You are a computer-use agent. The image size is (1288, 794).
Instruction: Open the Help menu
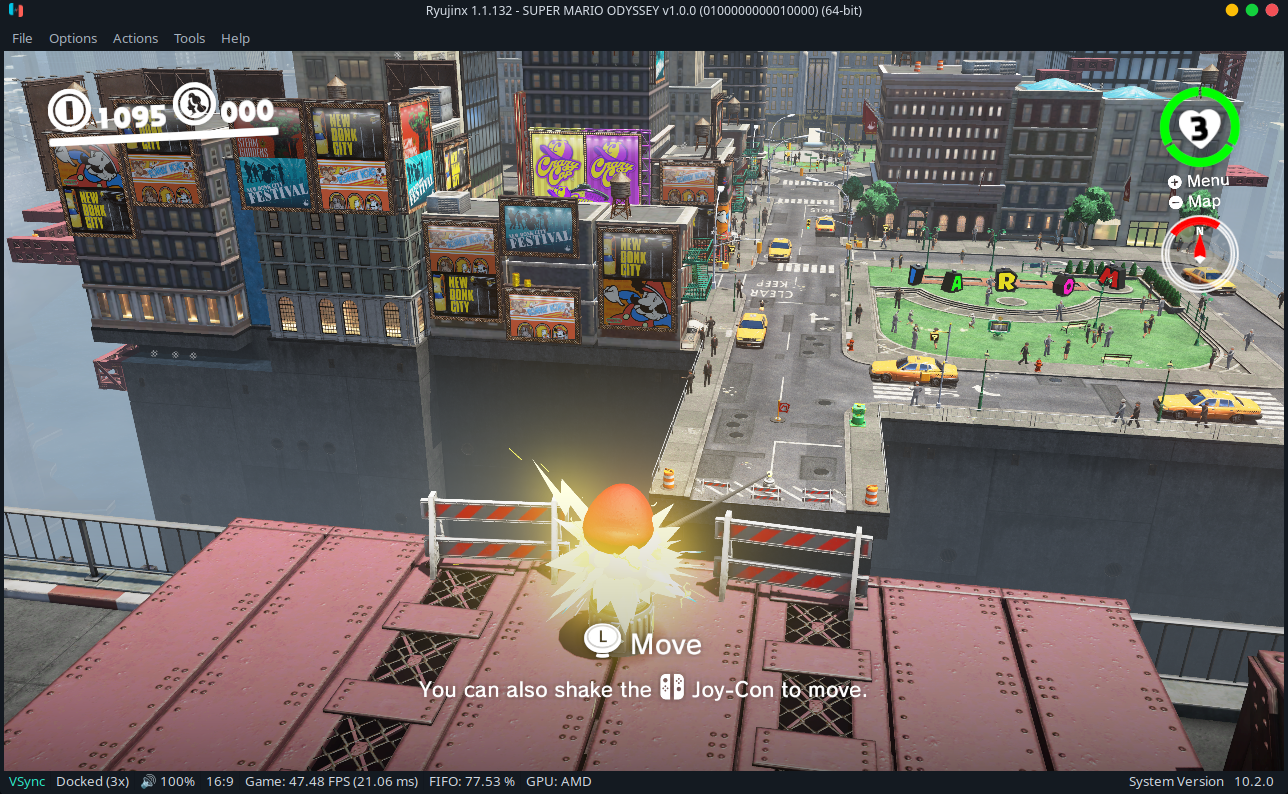pyautogui.click(x=235, y=38)
